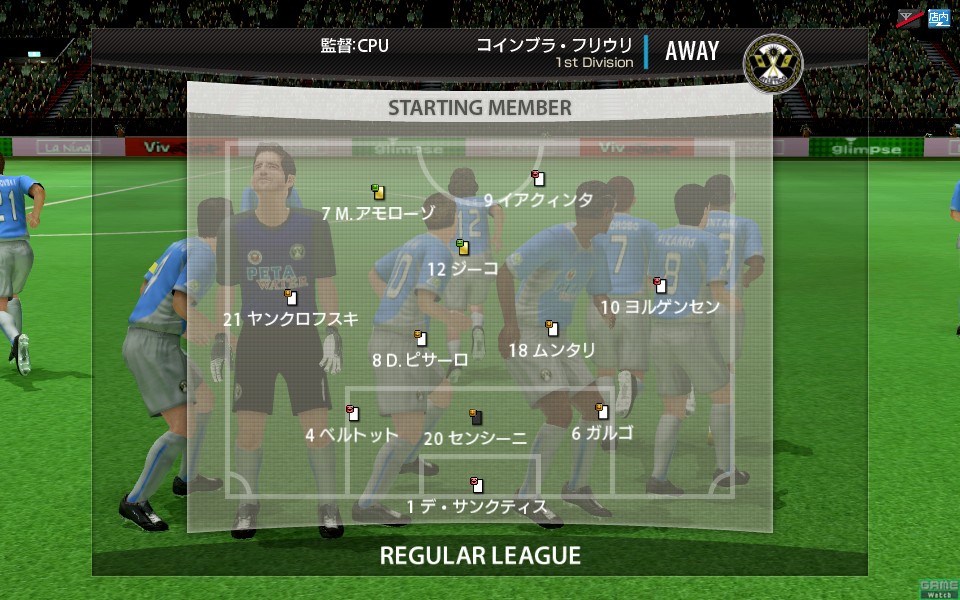Select player 4 ベルトット marker
Screen dimensions: 960x600
(352, 413)
